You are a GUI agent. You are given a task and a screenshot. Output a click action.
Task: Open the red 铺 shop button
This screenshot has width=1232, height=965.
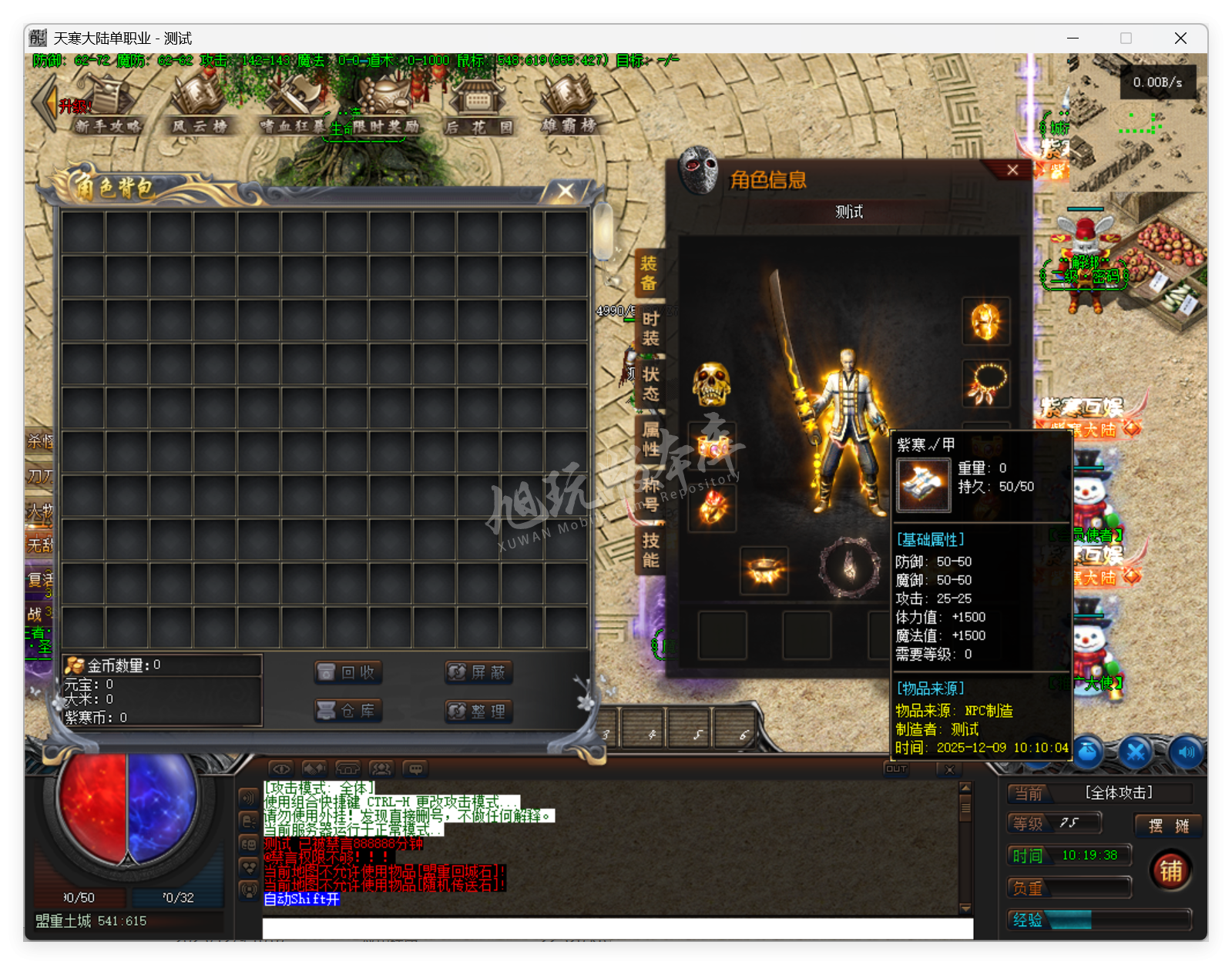1170,871
